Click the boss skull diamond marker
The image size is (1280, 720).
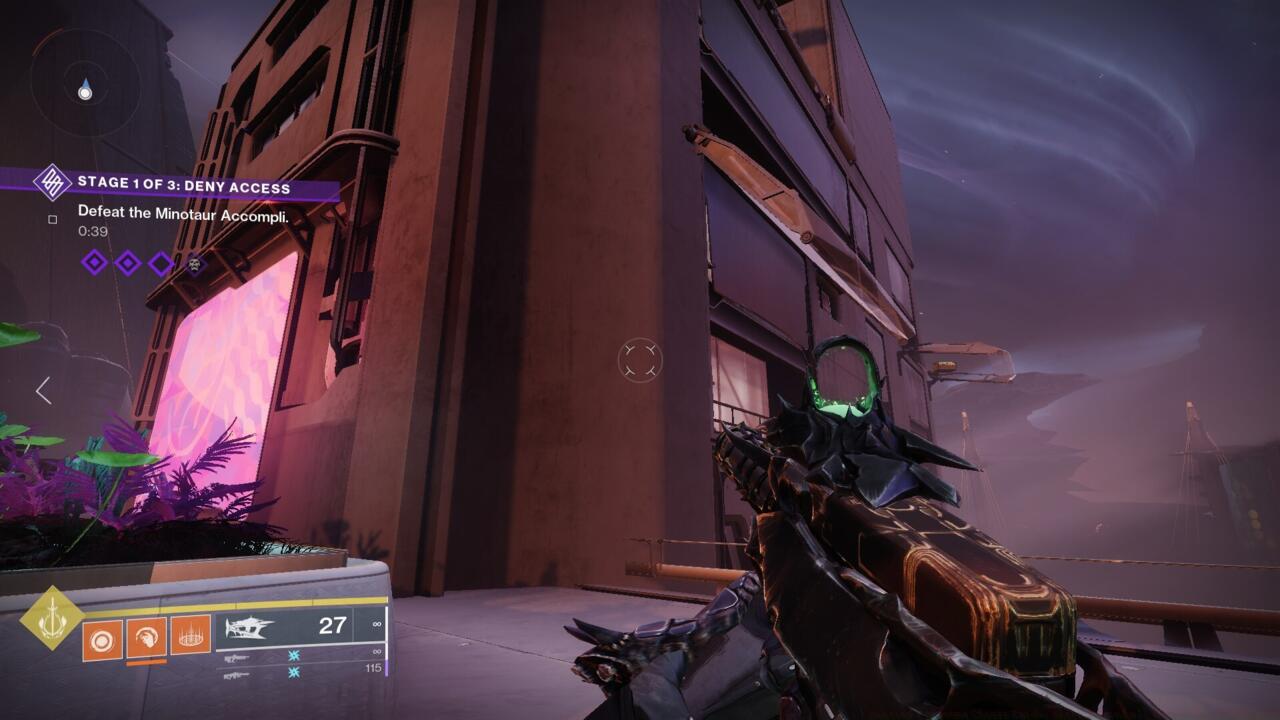[x=195, y=264]
